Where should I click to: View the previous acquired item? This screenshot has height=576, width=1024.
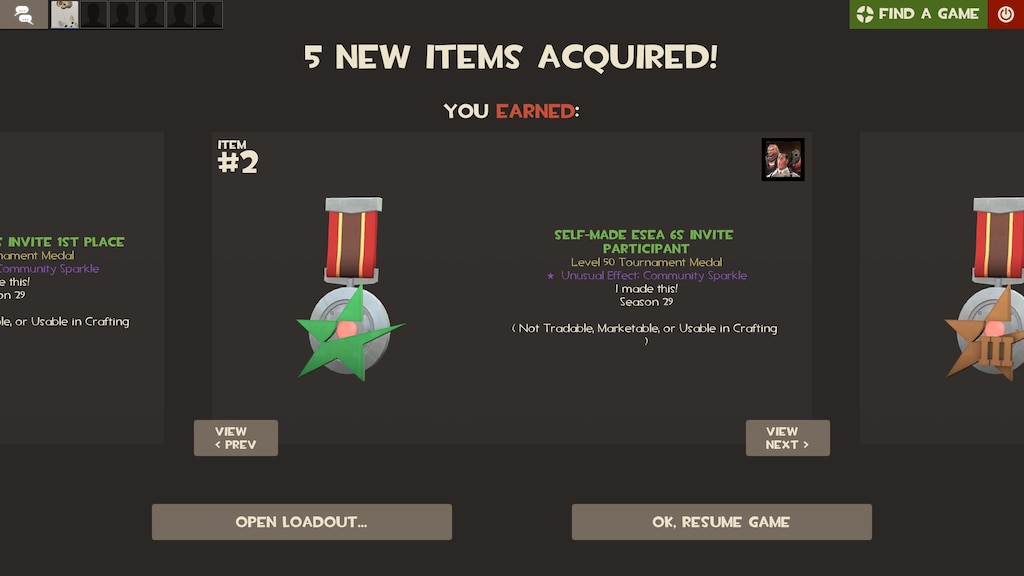(236, 438)
